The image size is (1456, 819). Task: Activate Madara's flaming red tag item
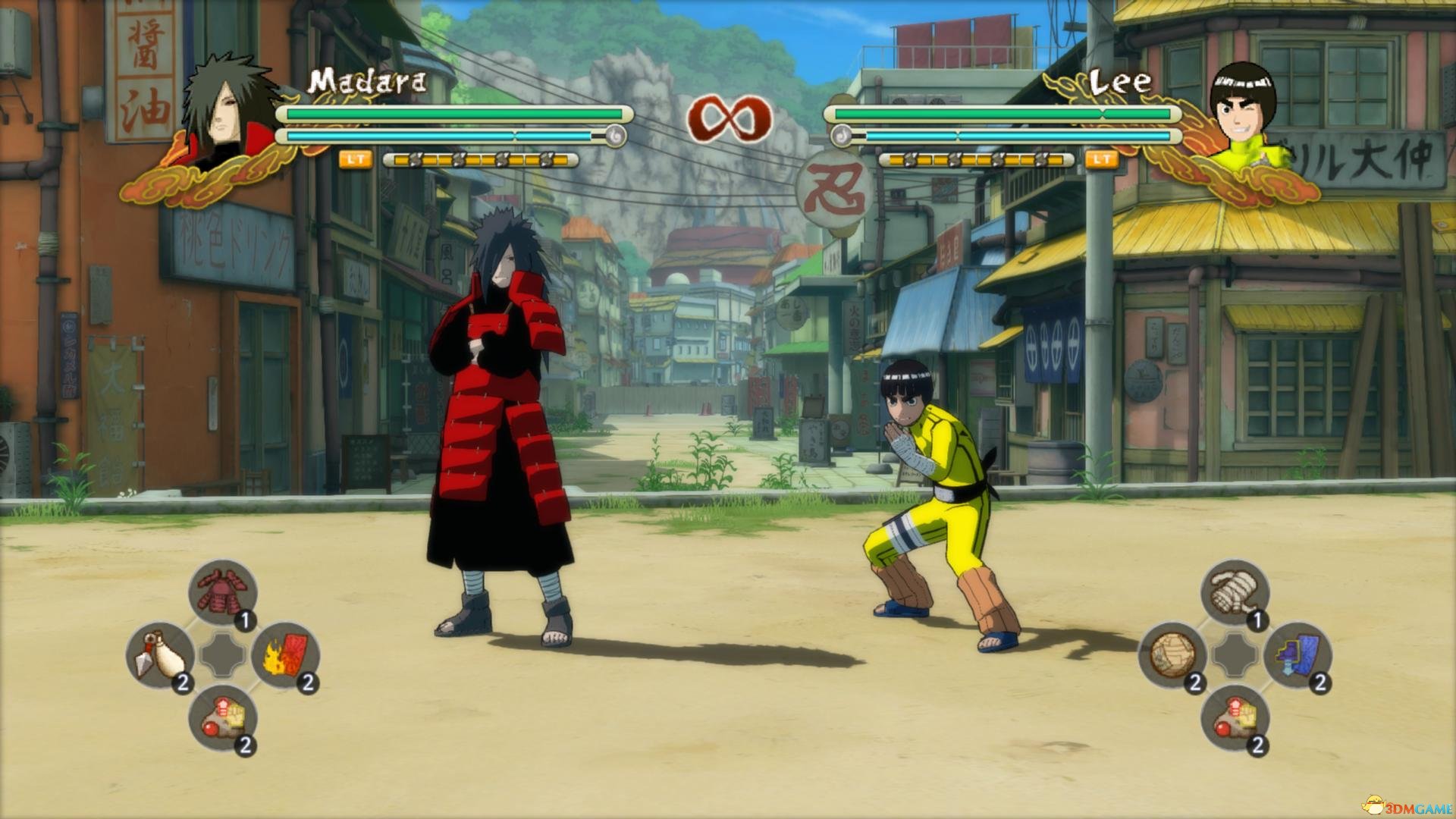pos(284,655)
